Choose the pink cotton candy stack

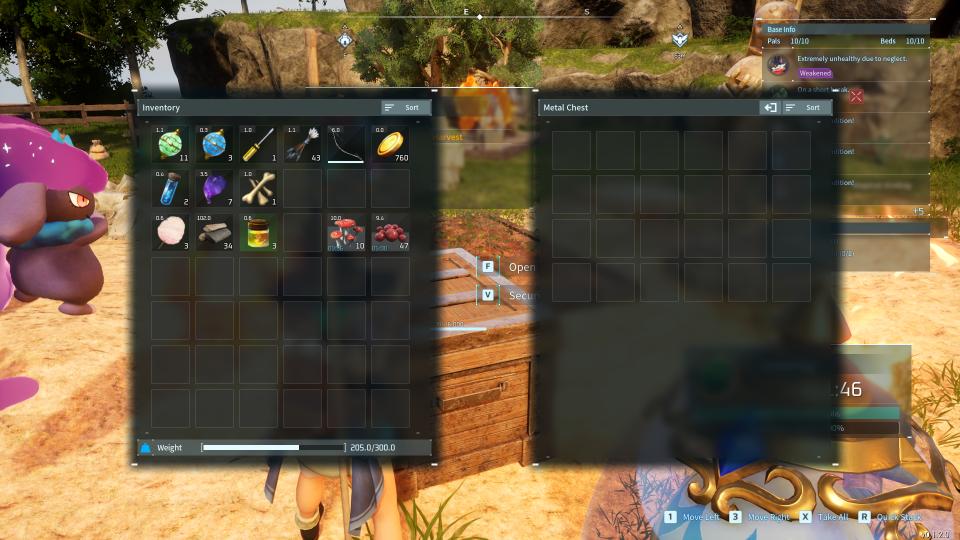(x=171, y=232)
